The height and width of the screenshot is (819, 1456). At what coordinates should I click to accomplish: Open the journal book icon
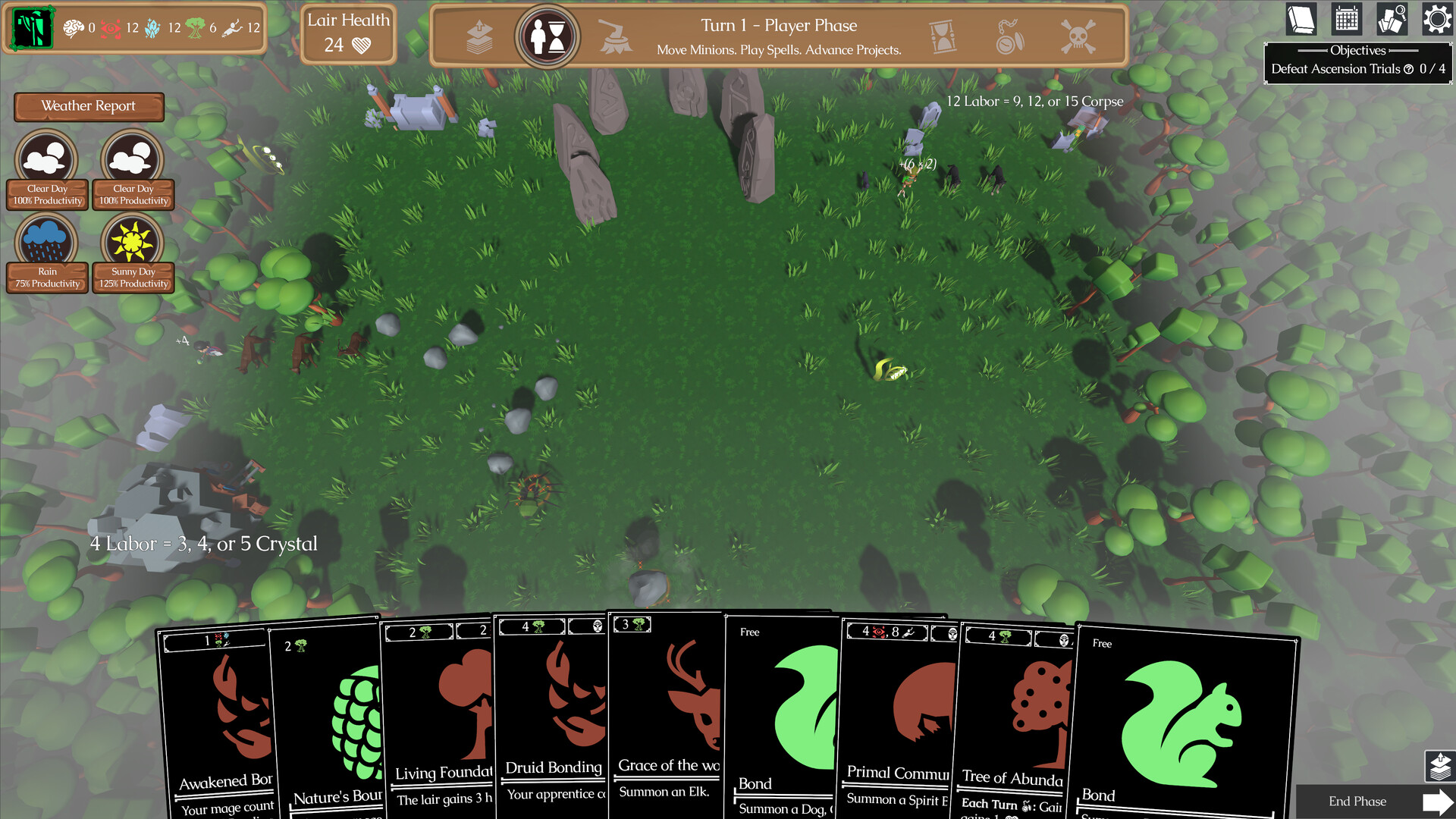(1301, 20)
